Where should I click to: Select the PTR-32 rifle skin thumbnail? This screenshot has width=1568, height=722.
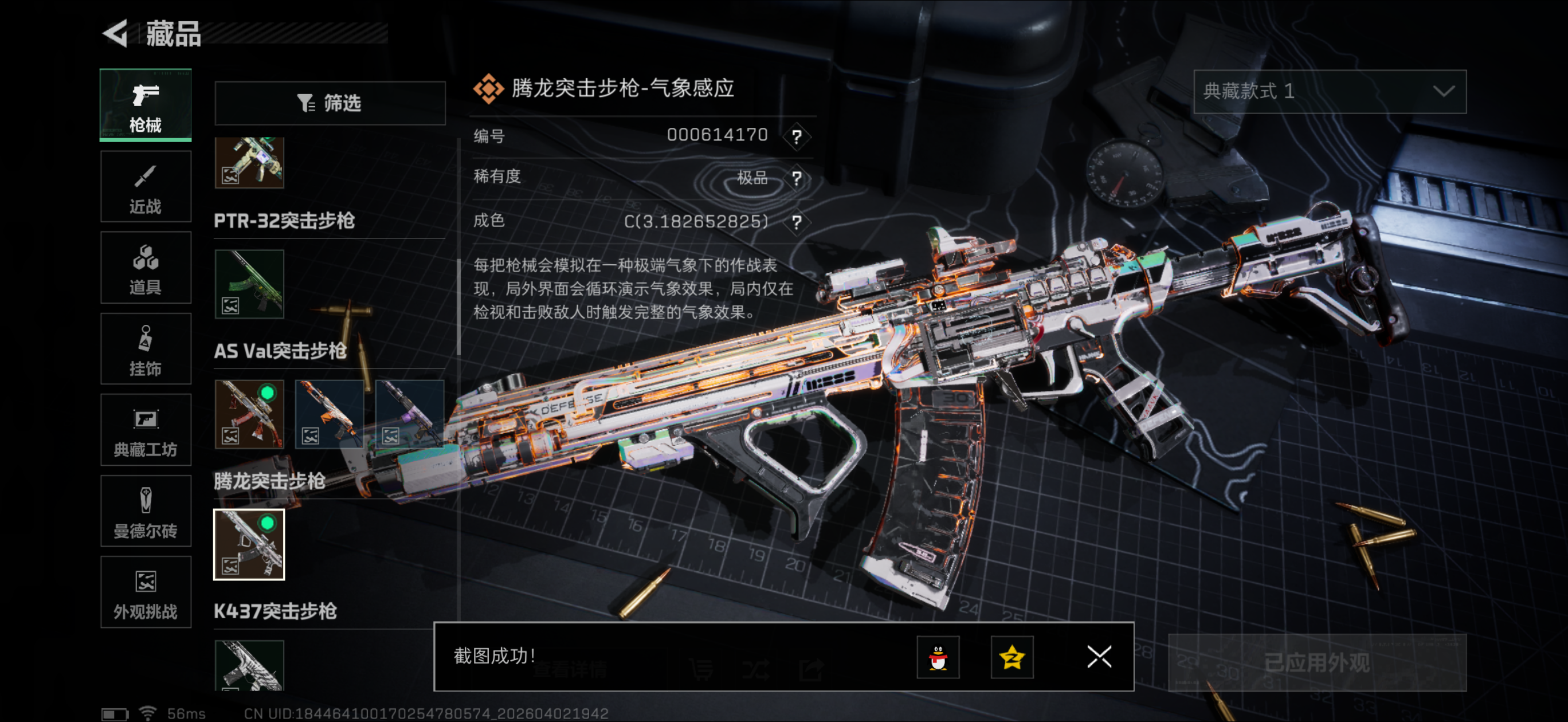[x=249, y=284]
